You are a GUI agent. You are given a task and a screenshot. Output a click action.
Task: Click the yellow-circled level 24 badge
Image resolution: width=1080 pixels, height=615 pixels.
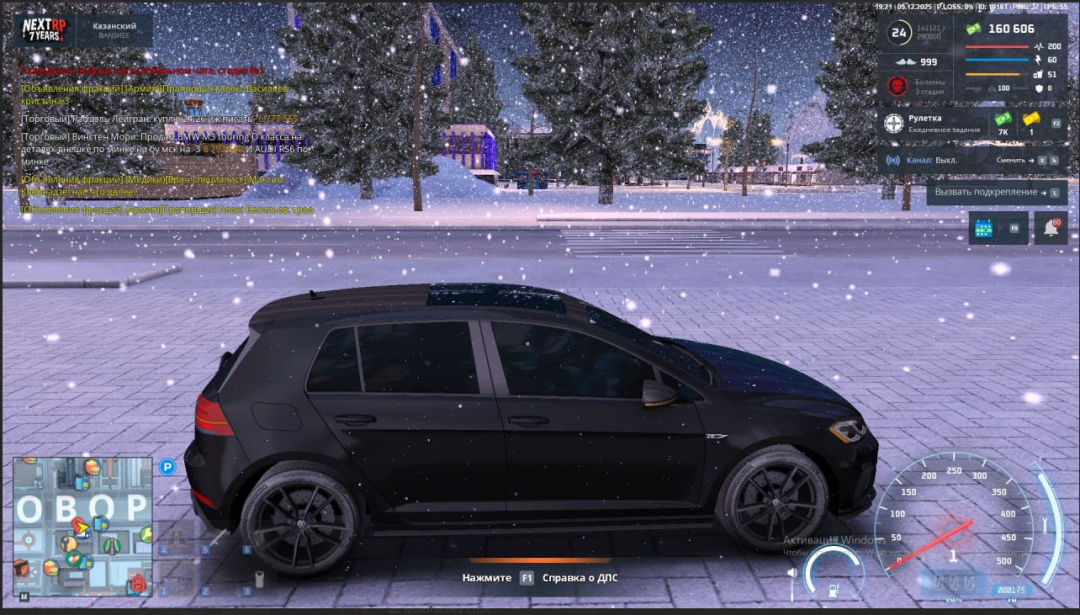pos(899,33)
